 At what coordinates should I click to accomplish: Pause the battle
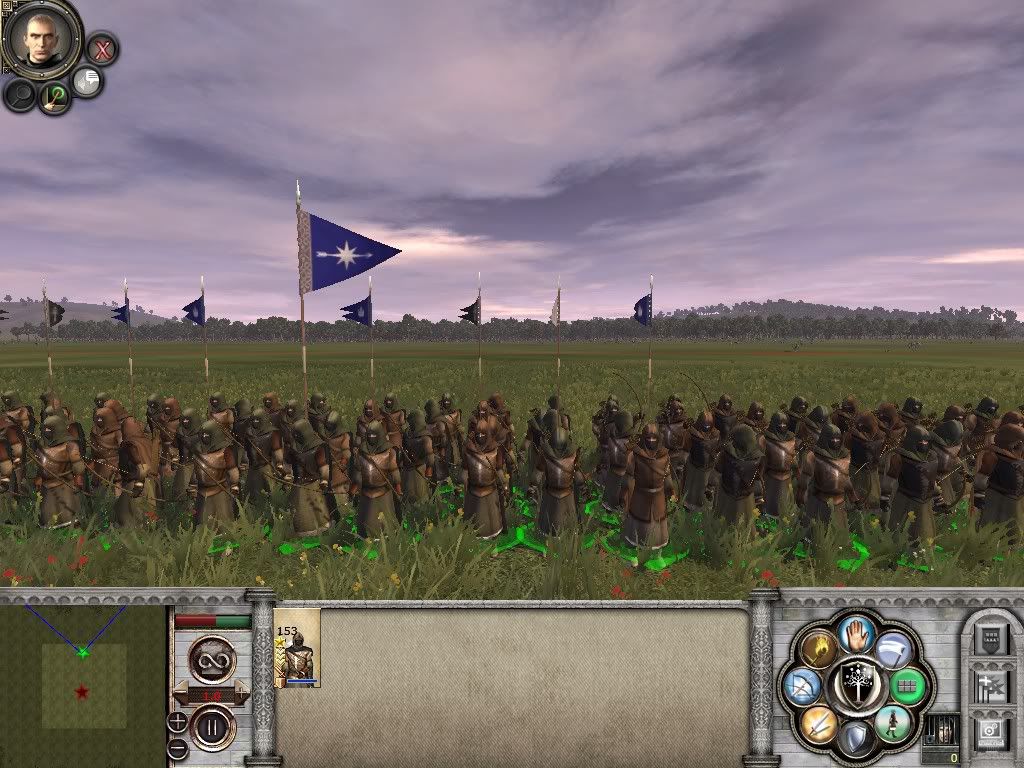point(212,727)
